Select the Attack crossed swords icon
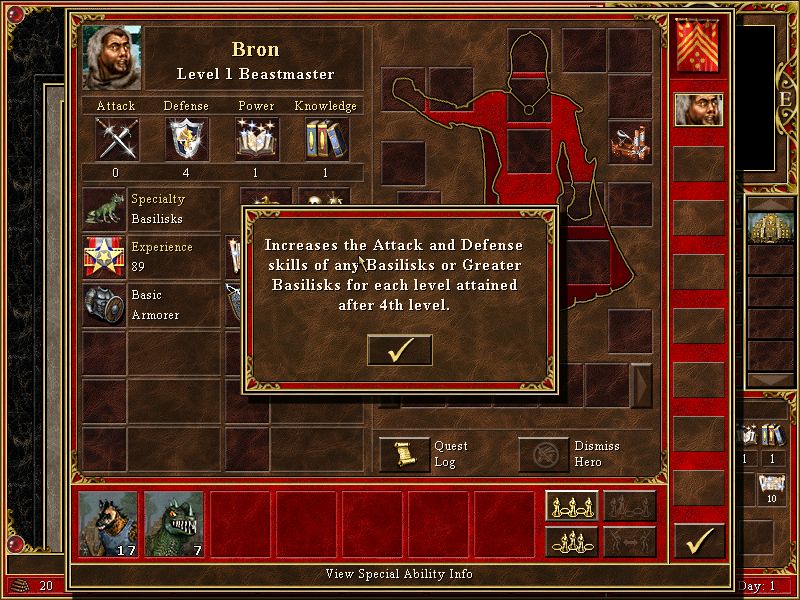Viewport: 800px width, 600px height. point(116,138)
